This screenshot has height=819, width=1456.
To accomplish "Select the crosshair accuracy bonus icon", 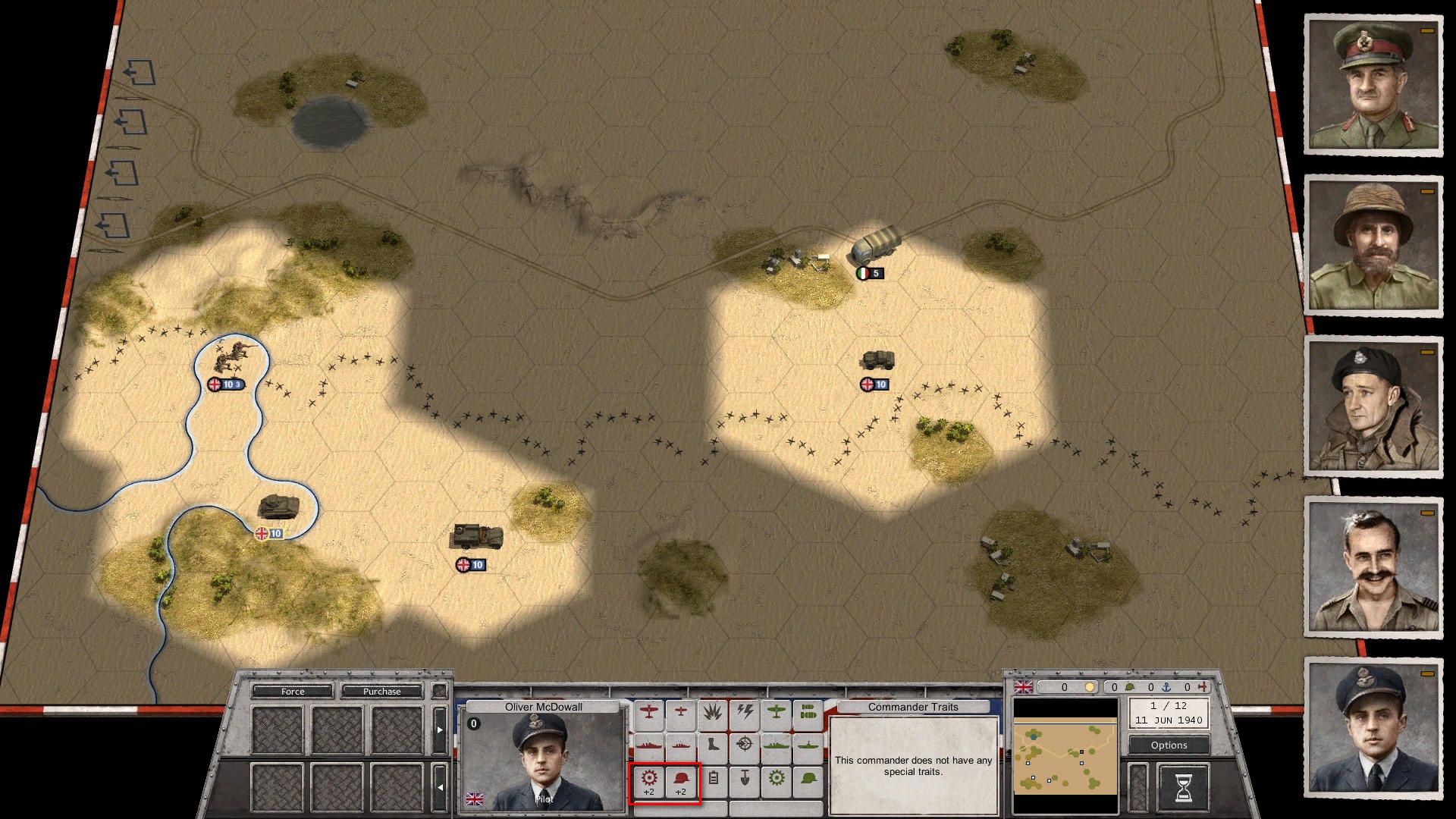I will (743, 745).
